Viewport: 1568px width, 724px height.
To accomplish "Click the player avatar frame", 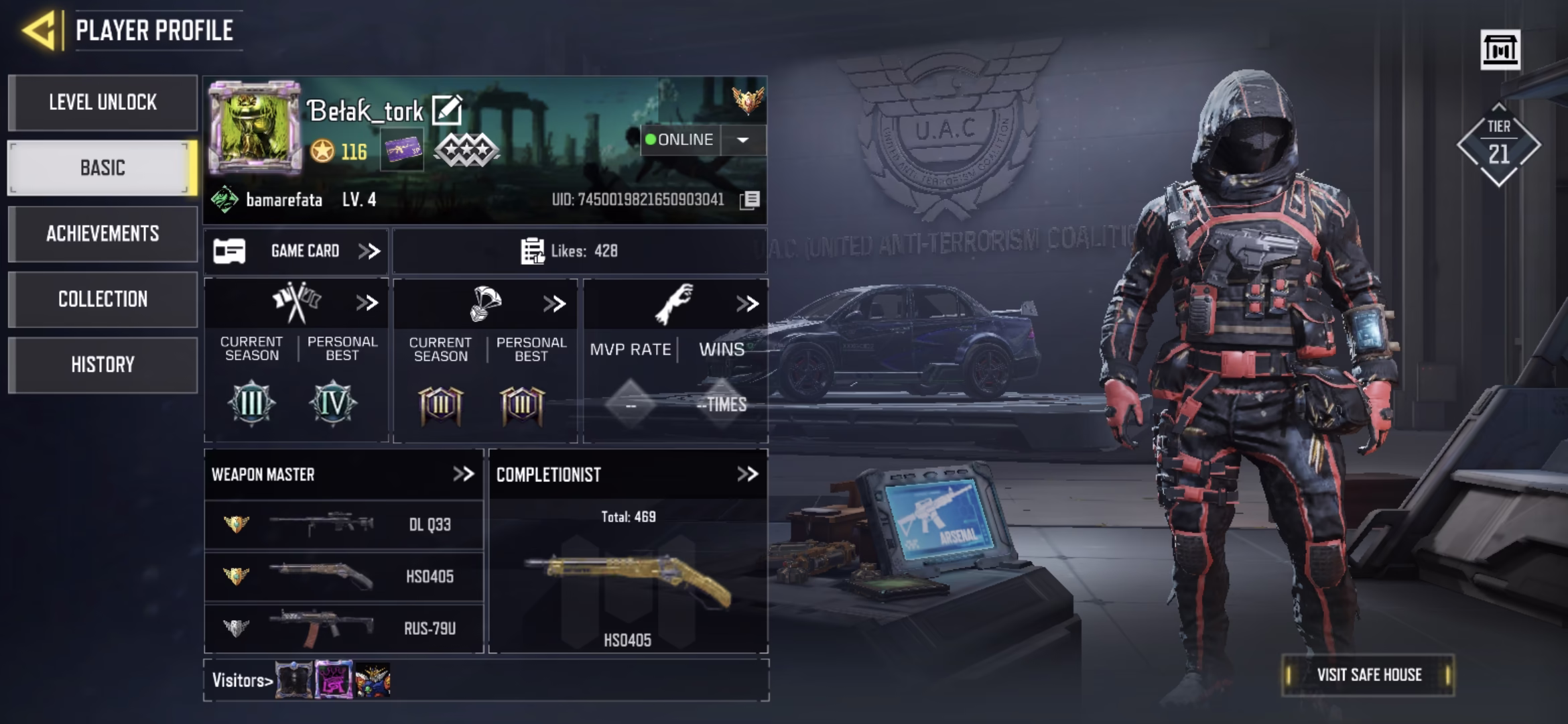I will (x=255, y=127).
